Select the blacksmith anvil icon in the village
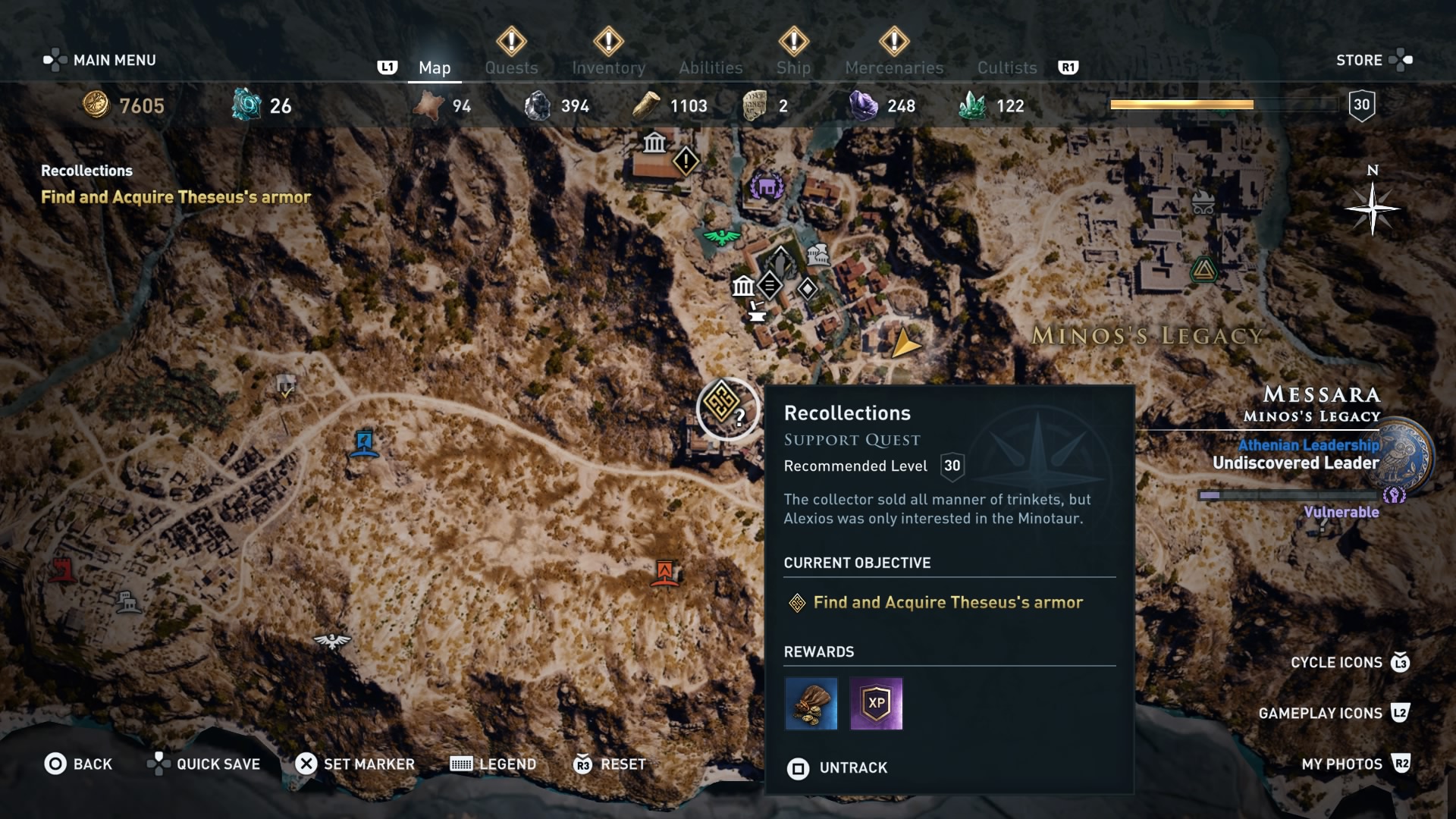This screenshot has height=819, width=1456. tap(756, 313)
